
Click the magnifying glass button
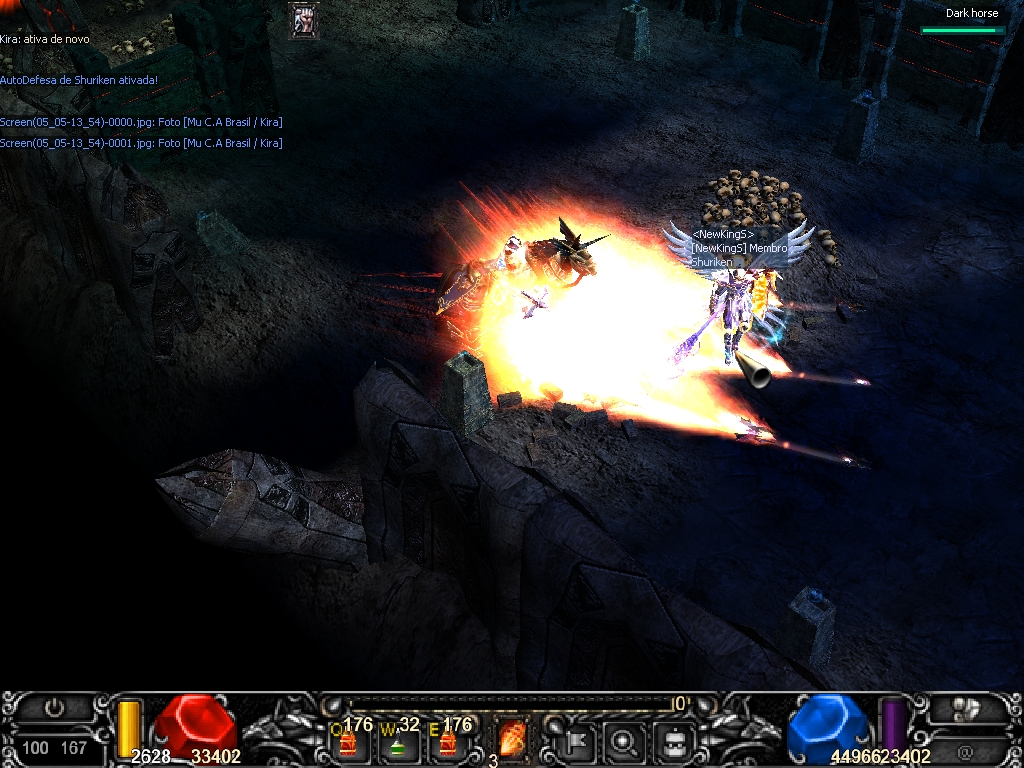tap(626, 741)
